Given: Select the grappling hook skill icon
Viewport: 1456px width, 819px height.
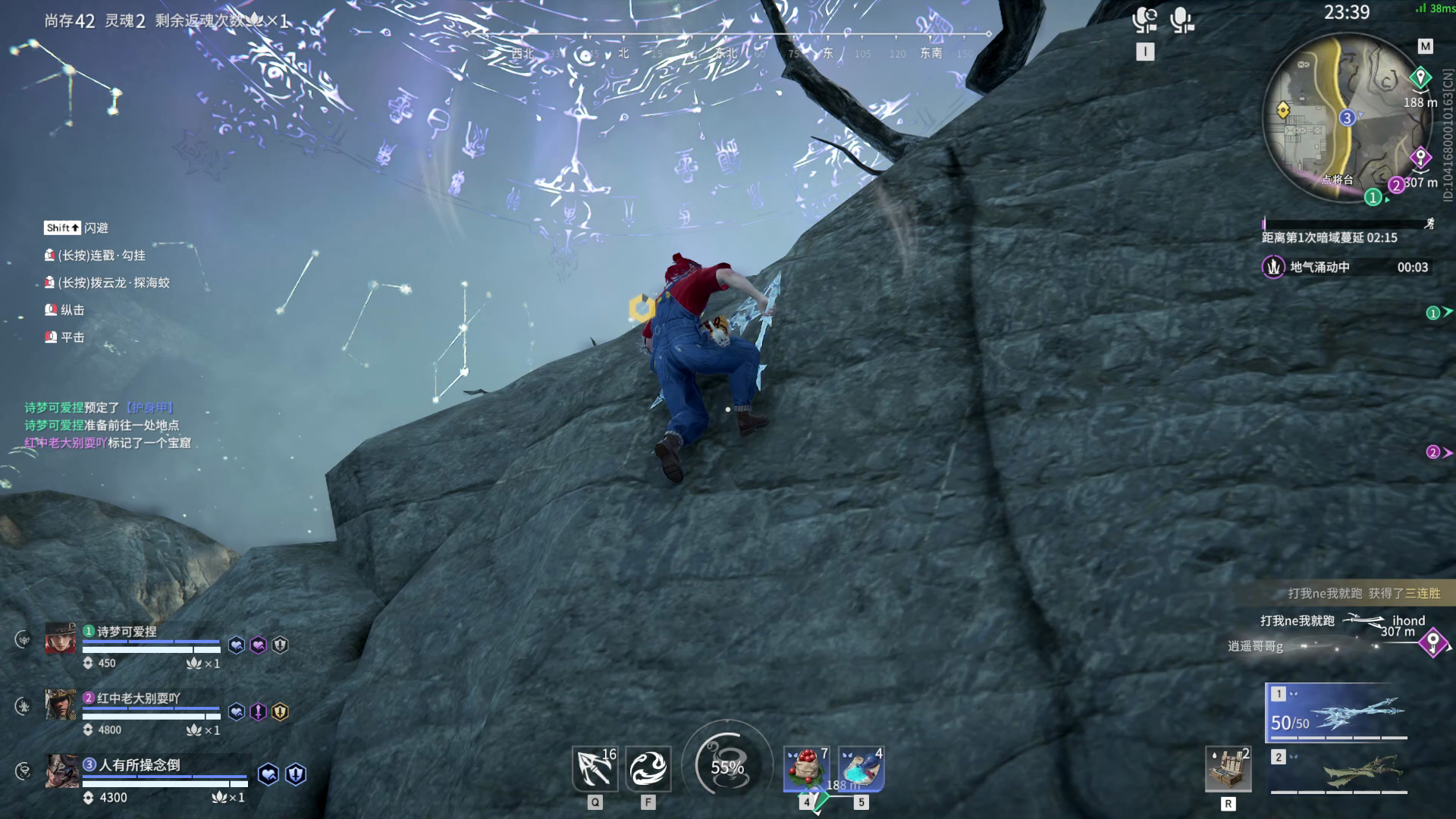Looking at the screenshot, I should tap(595, 768).
